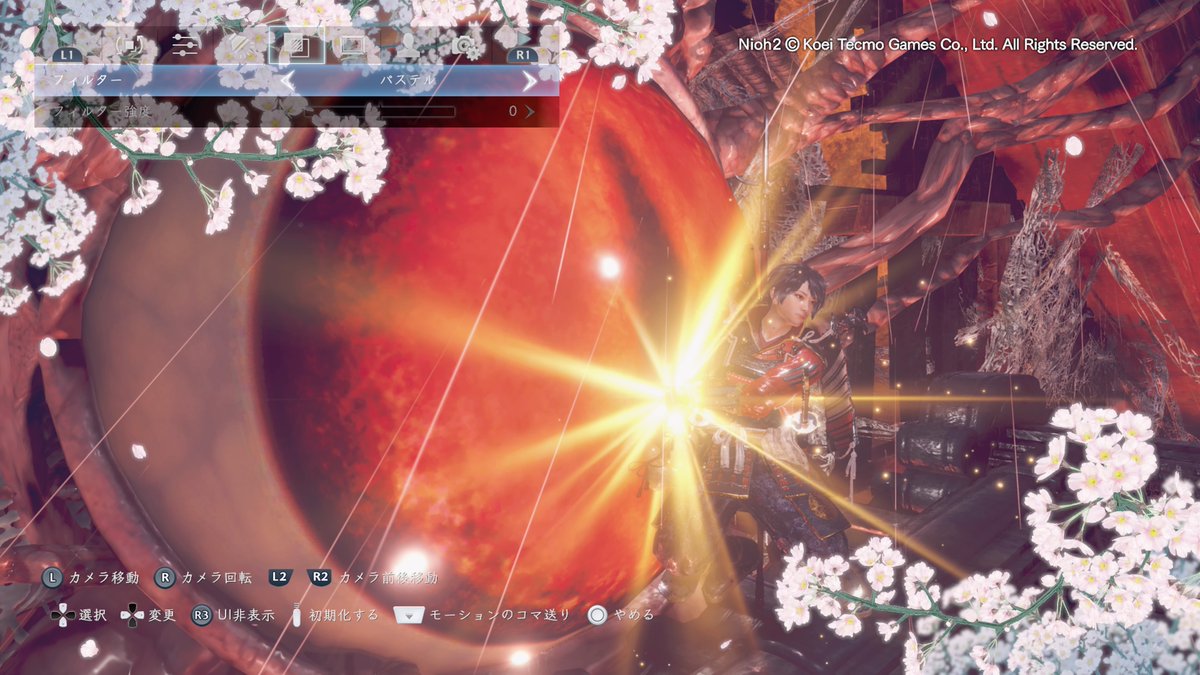The width and height of the screenshot is (1200, 675).
Task: Open the camera rotation tab
Action: 130,45
